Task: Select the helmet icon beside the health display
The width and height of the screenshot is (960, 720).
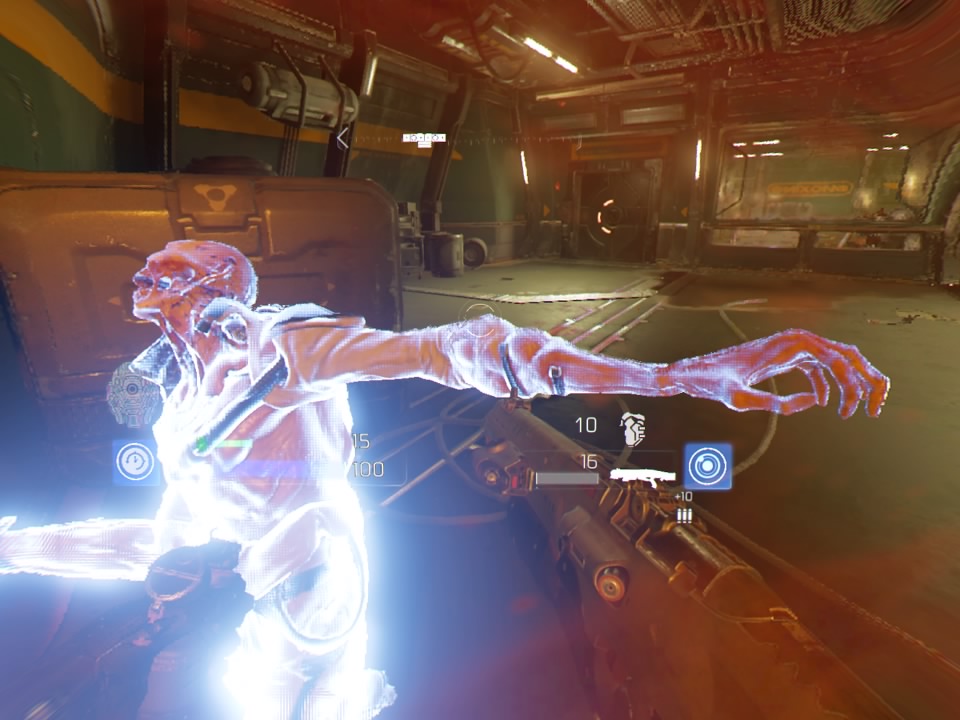Action: (x=129, y=395)
